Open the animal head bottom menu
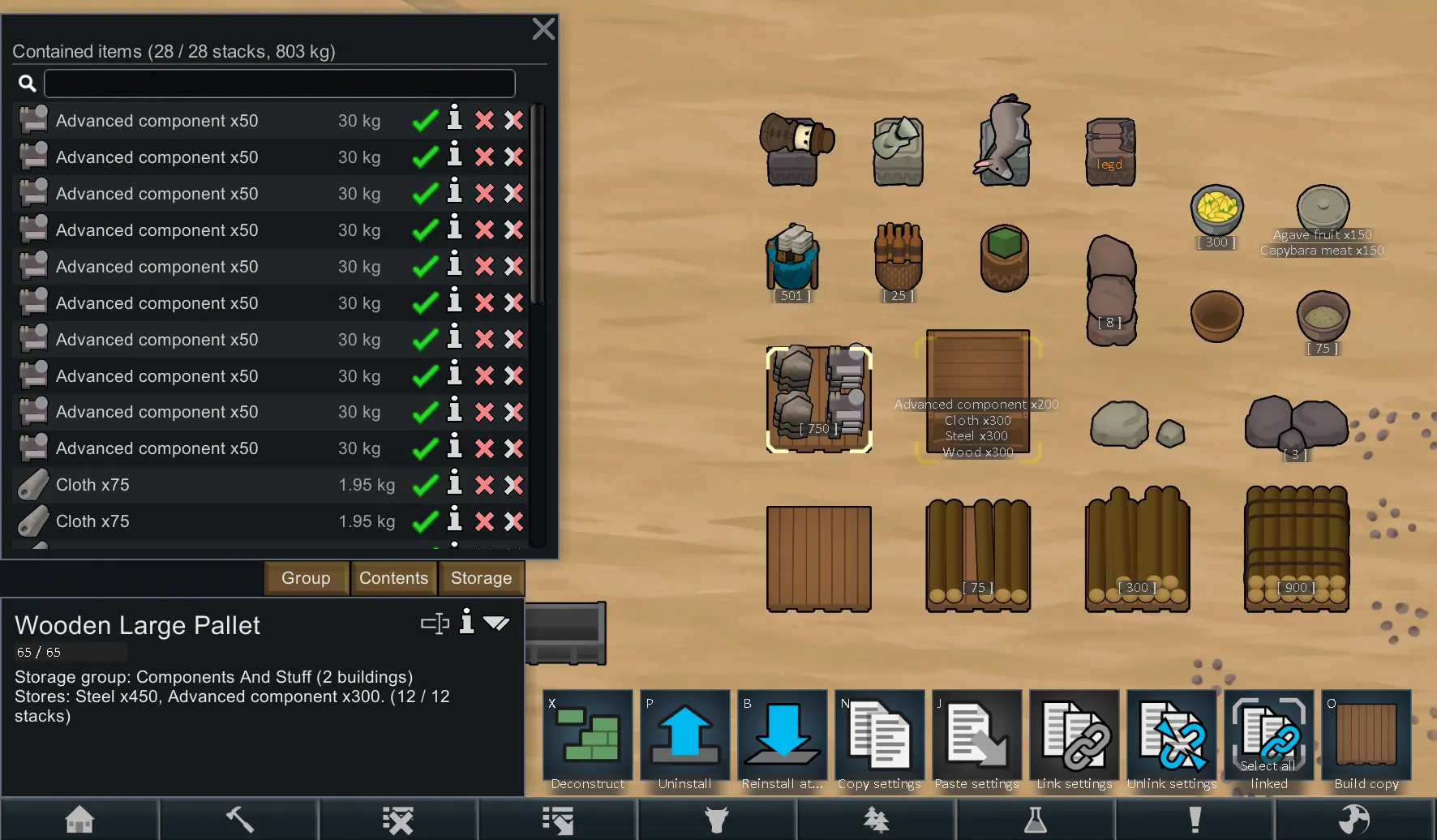 717,820
